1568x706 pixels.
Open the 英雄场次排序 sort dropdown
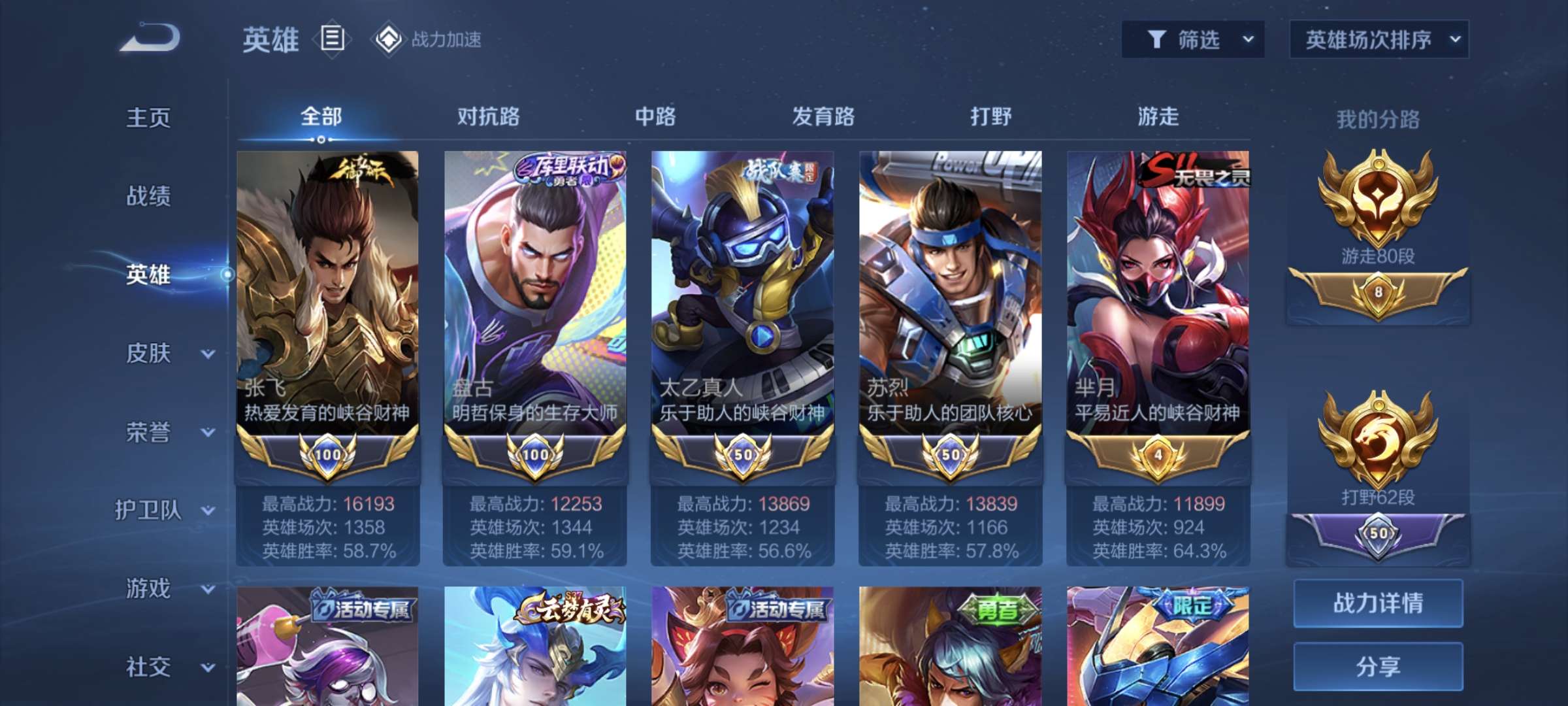point(1379,40)
